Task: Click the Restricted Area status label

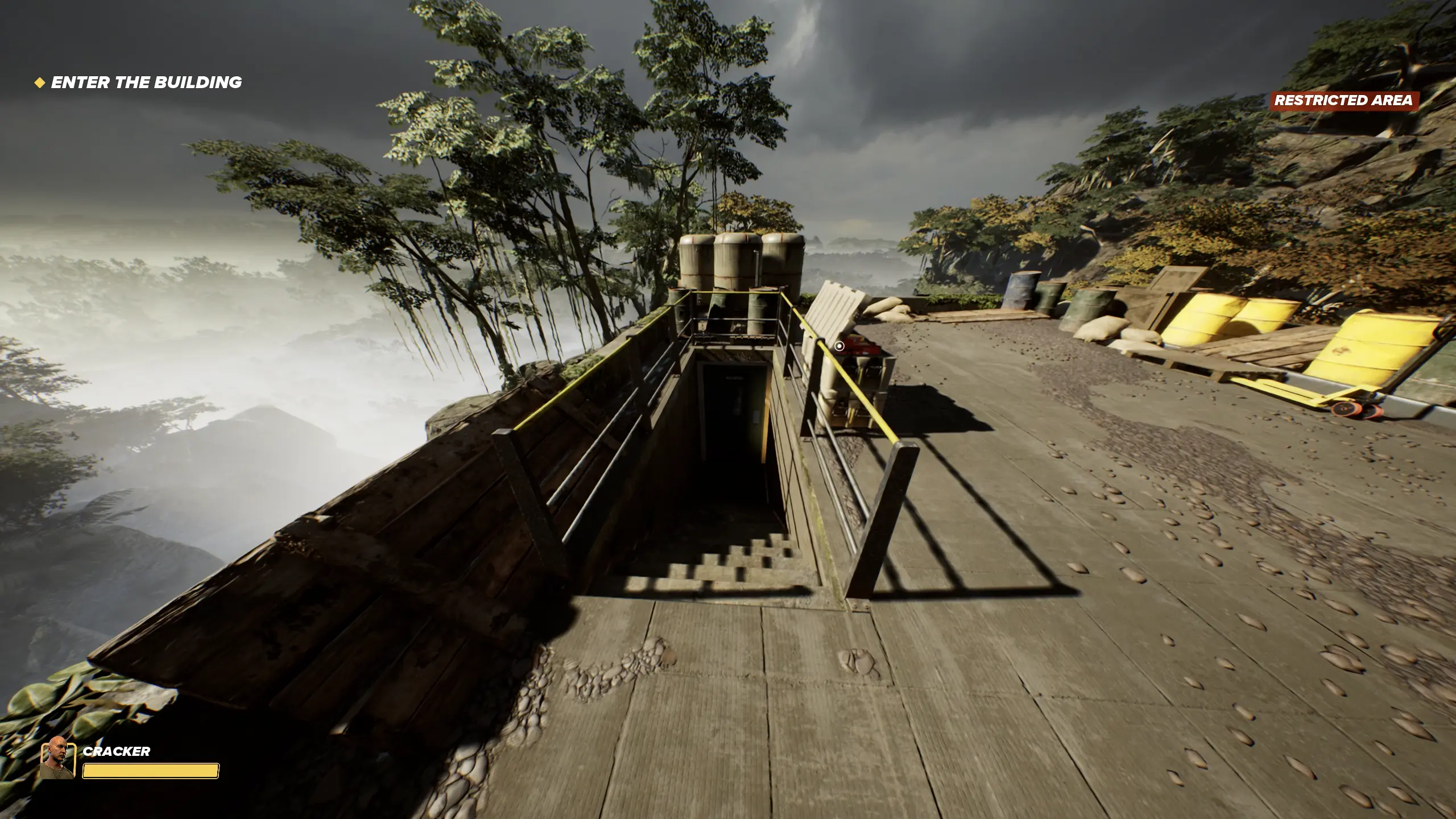Action: point(1343,101)
